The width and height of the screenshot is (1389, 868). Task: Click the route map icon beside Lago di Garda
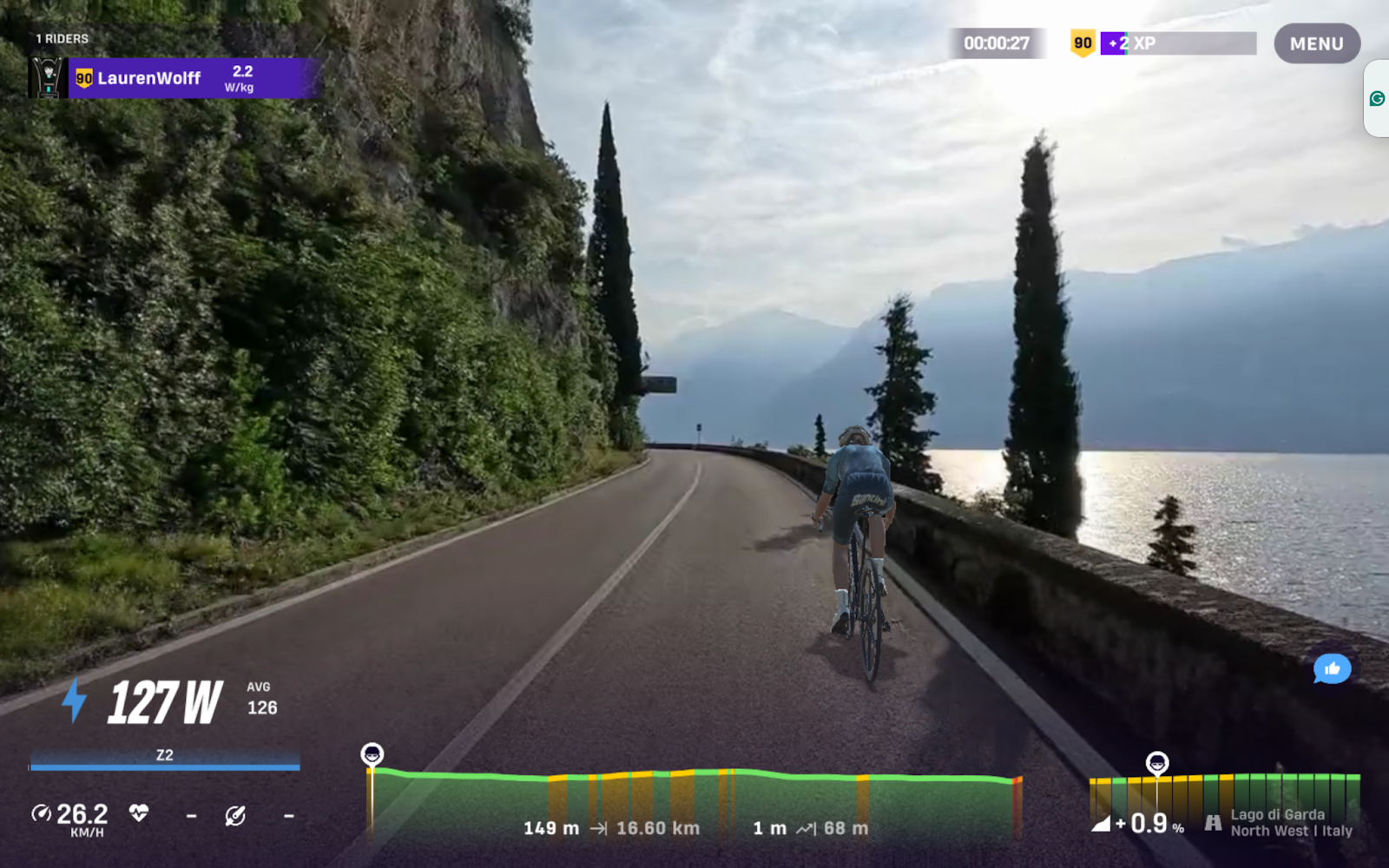(1213, 823)
